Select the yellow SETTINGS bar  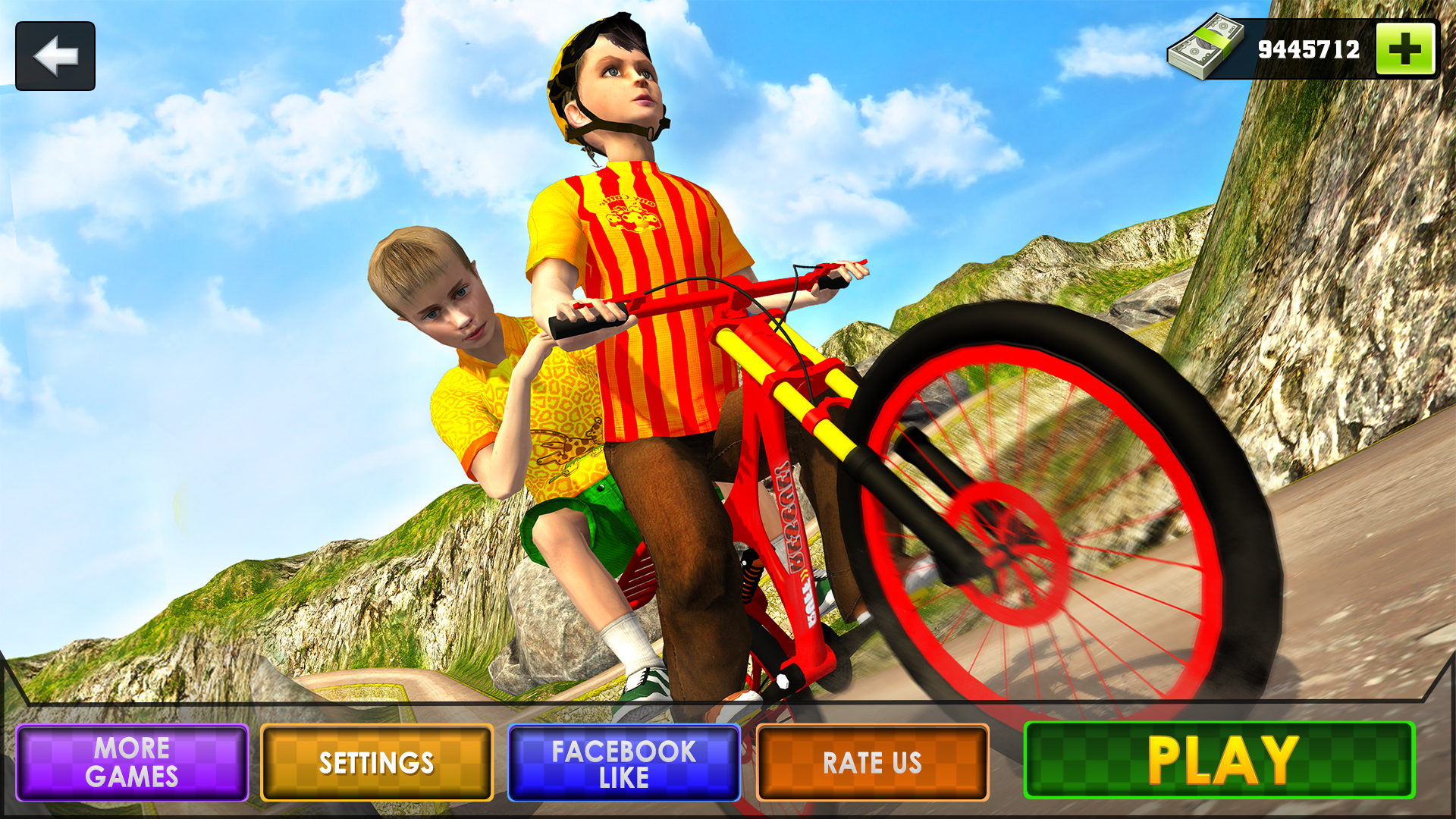pyautogui.click(x=377, y=764)
